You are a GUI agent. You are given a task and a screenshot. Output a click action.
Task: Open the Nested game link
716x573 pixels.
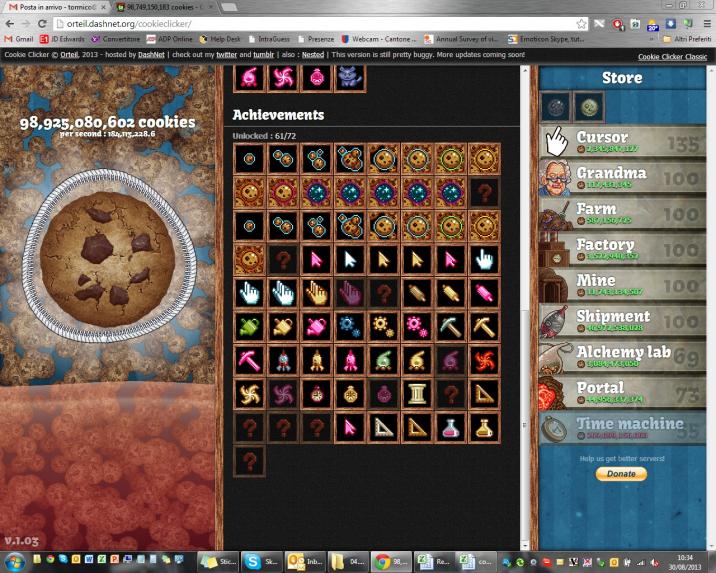click(338, 55)
